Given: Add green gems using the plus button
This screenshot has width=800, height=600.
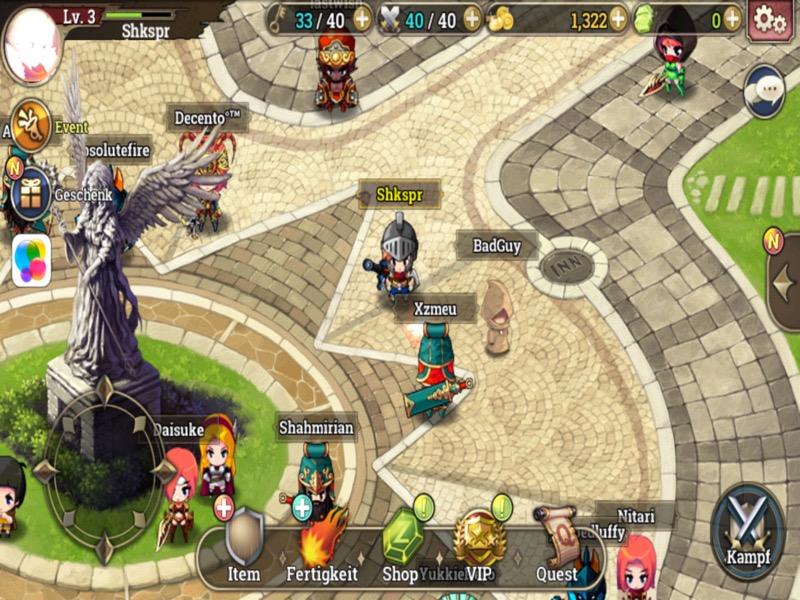Looking at the screenshot, I should coord(732,18).
